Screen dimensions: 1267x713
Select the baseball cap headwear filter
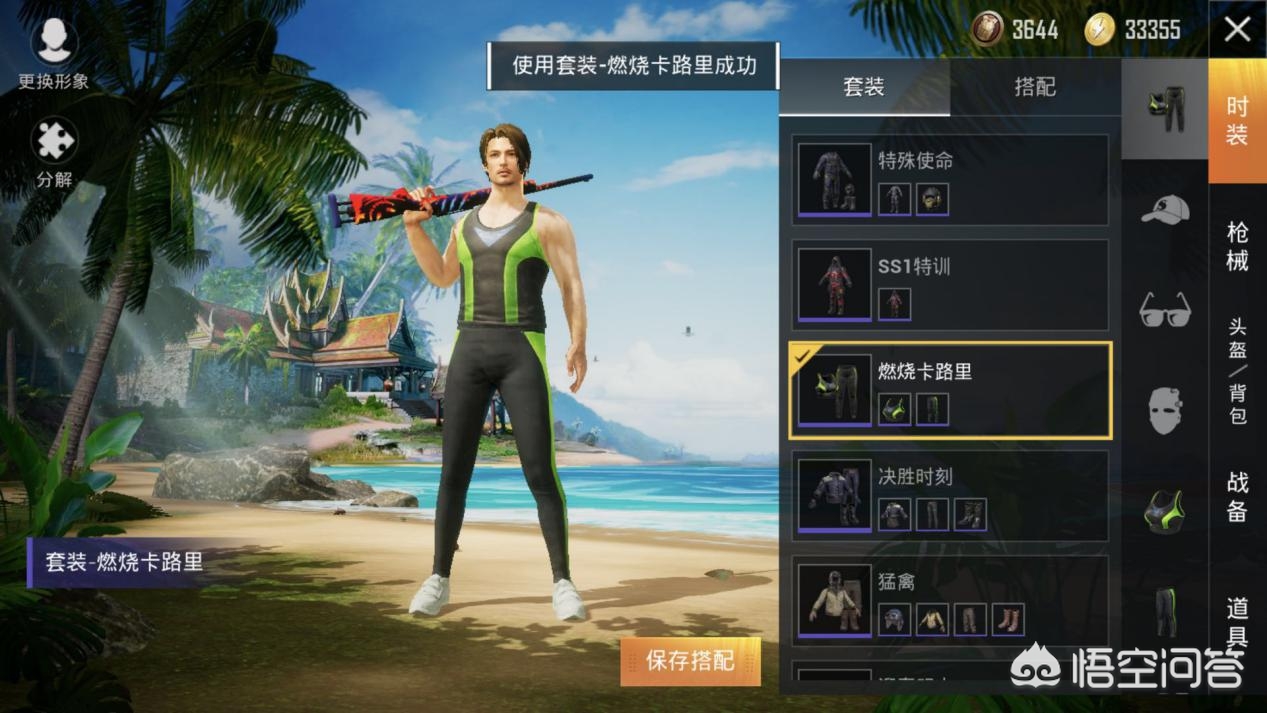(1165, 210)
